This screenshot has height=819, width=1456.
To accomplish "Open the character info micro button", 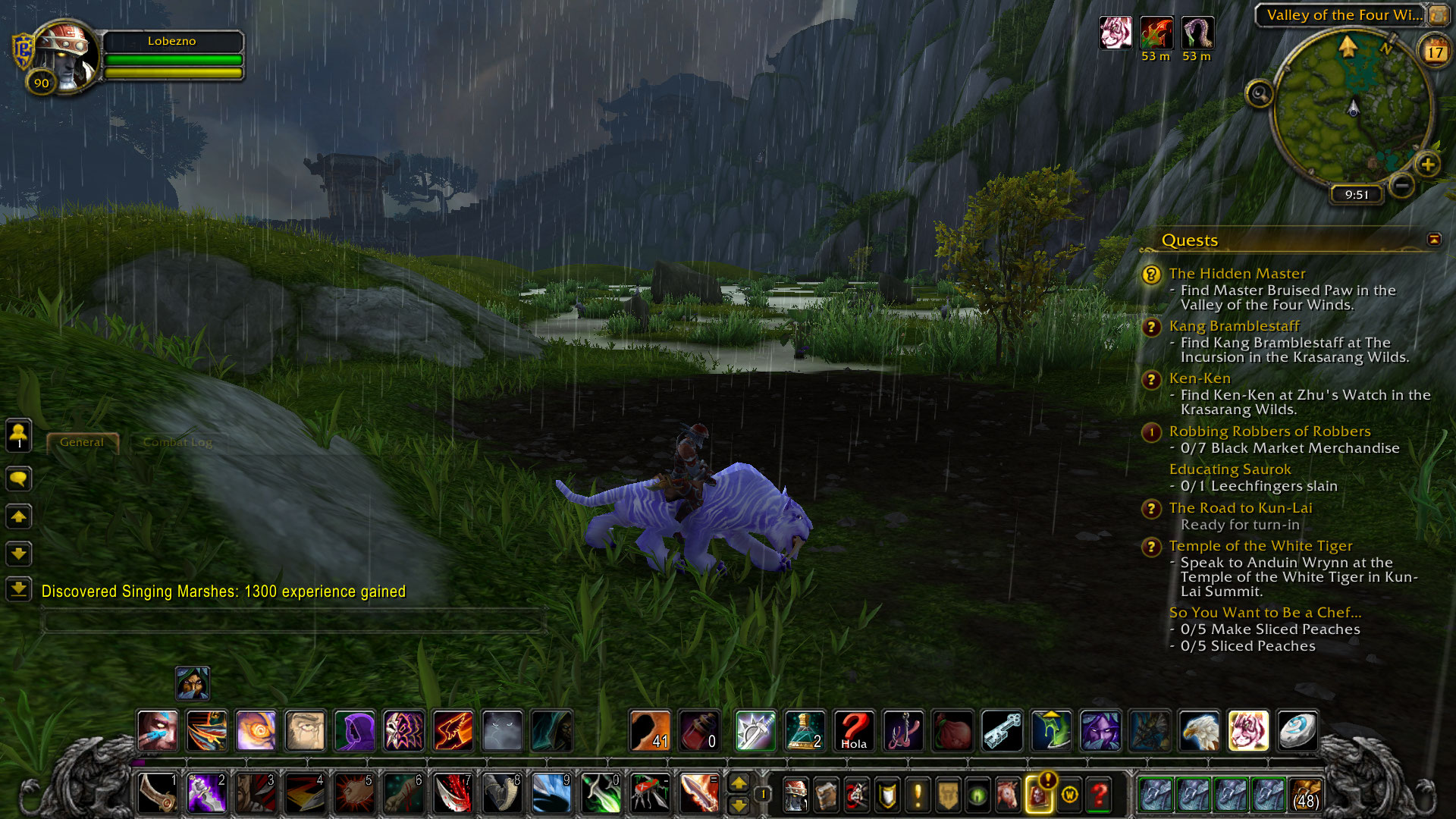I will pyautogui.click(x=795, y=795).
